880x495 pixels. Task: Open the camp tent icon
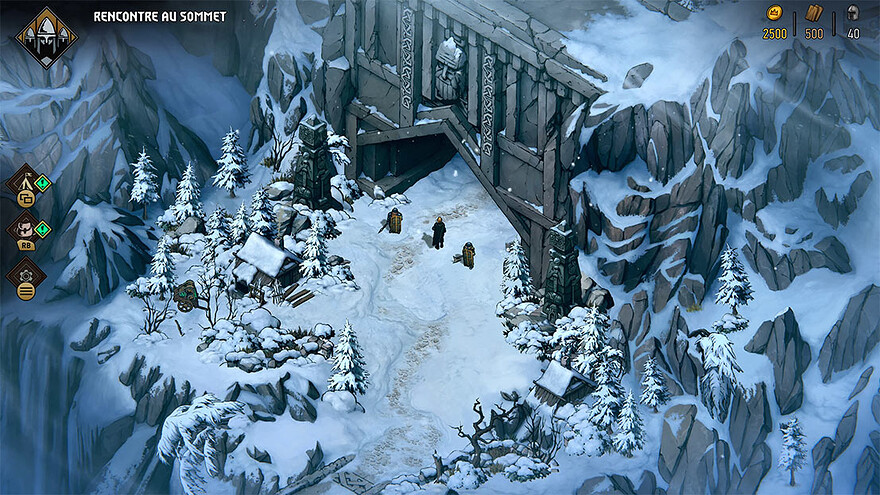pos(25,183)
